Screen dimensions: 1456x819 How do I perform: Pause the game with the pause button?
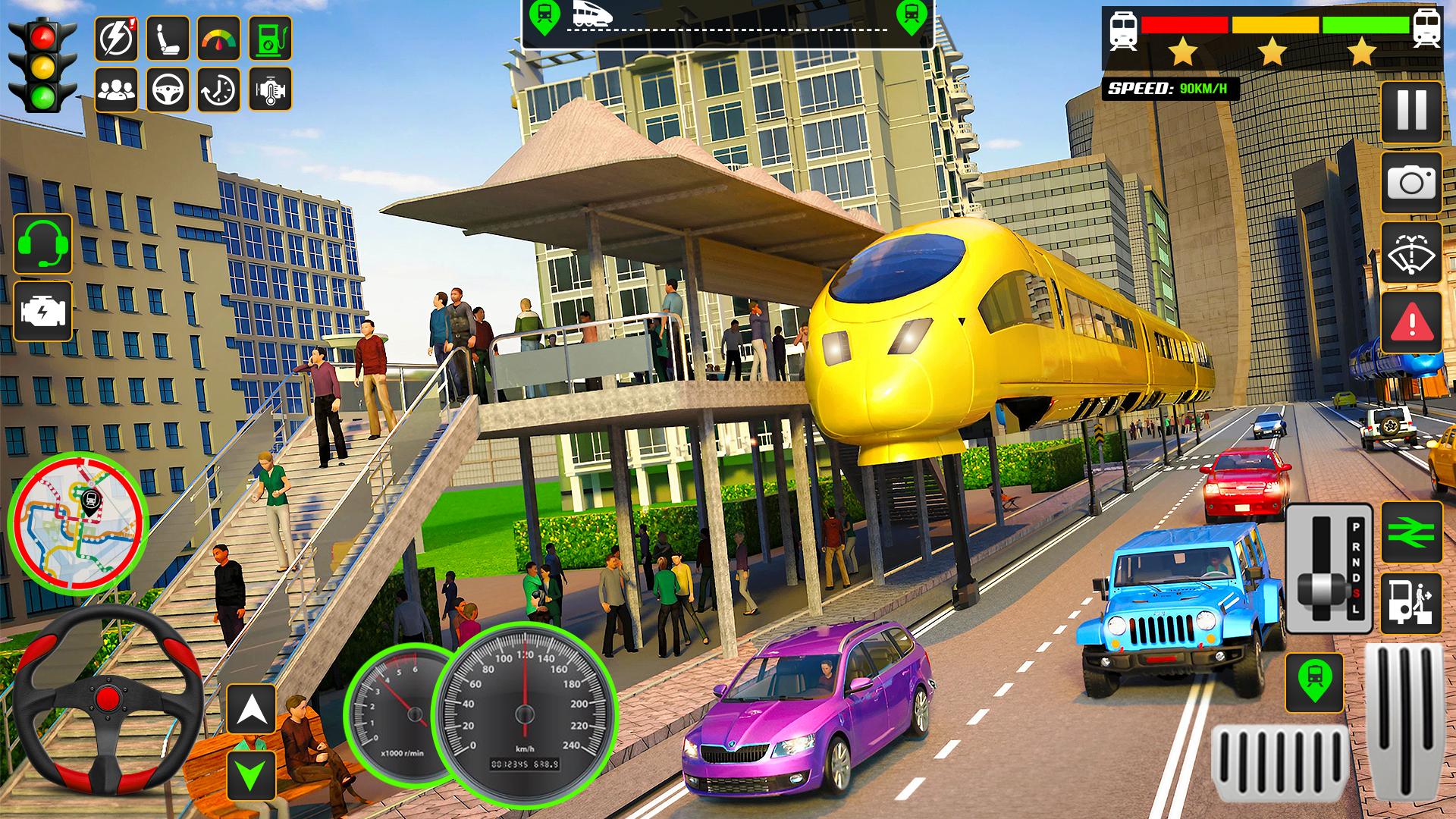pos(1411,111)
